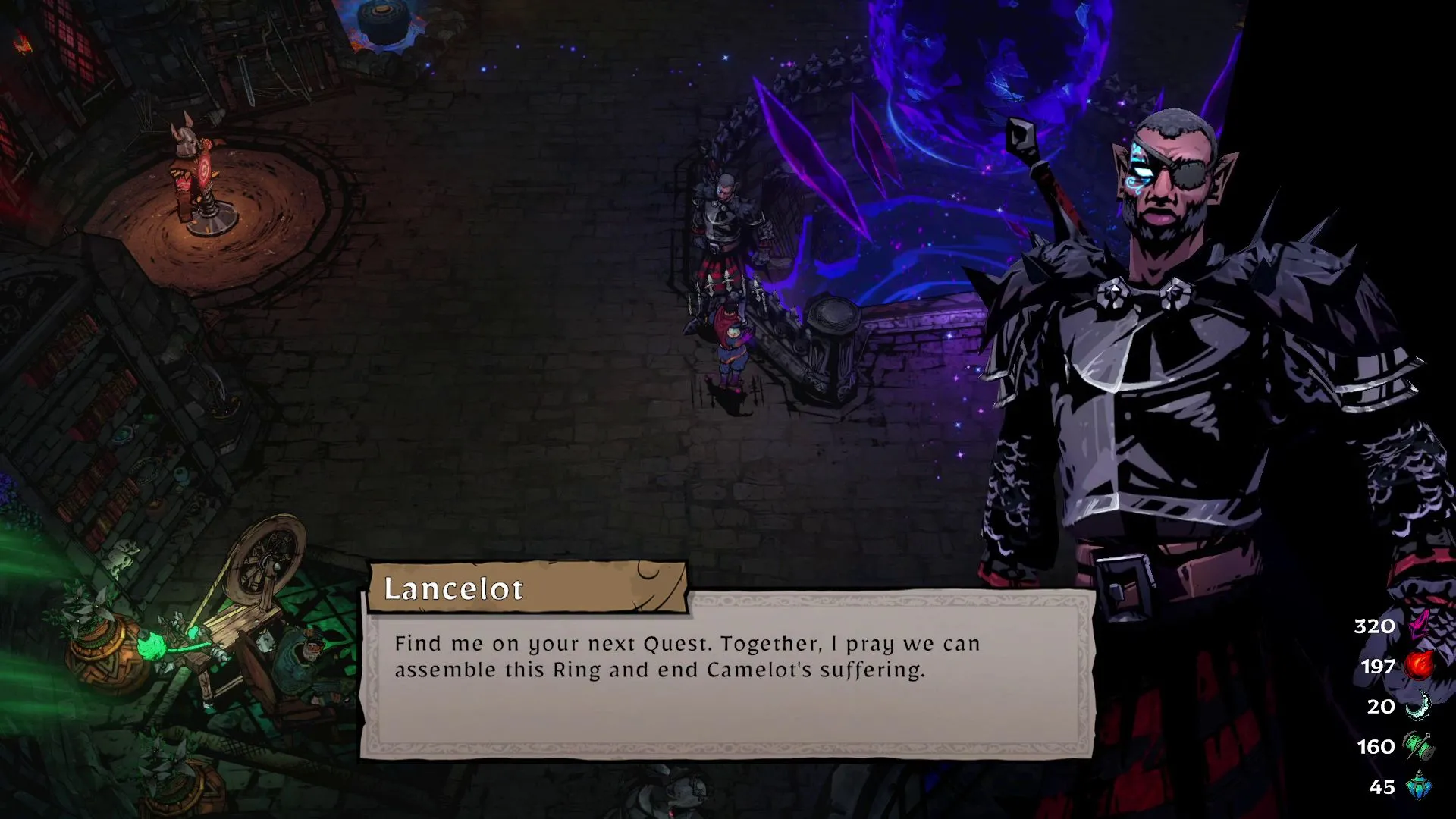Select the green thread spool resource icon
Image resolution: width=1456 pixels, height=819 pixels.
(x=1418, y=746)
